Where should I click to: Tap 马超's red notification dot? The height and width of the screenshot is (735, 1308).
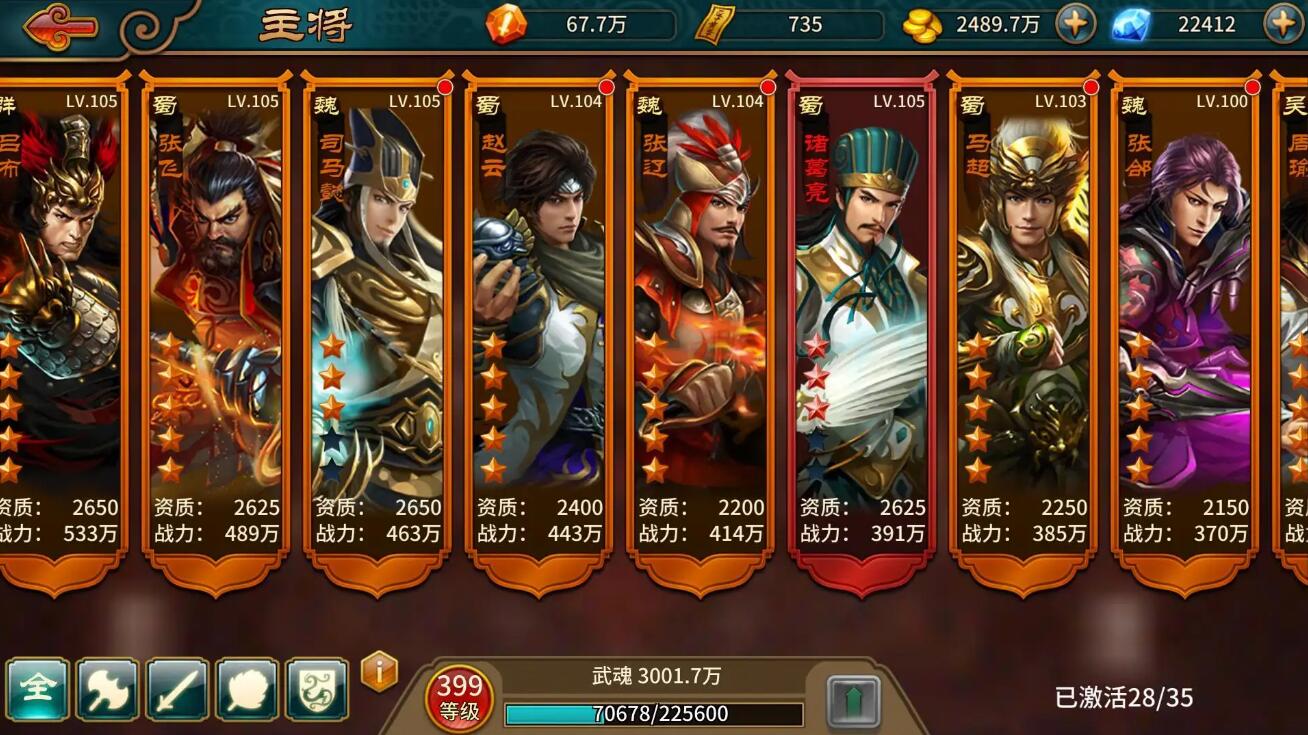coord(1090,88)
